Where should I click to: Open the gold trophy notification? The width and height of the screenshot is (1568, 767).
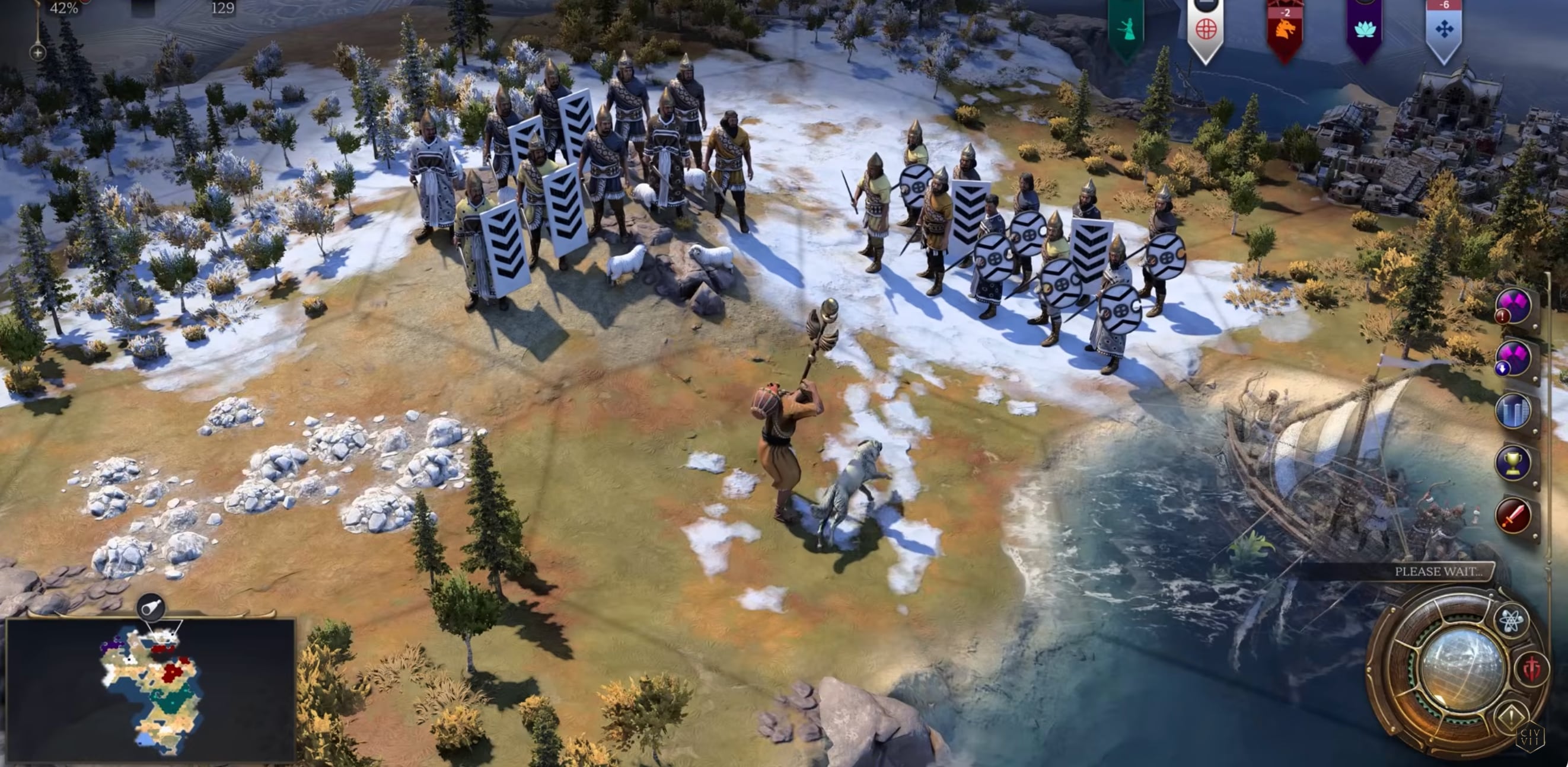1513,464
